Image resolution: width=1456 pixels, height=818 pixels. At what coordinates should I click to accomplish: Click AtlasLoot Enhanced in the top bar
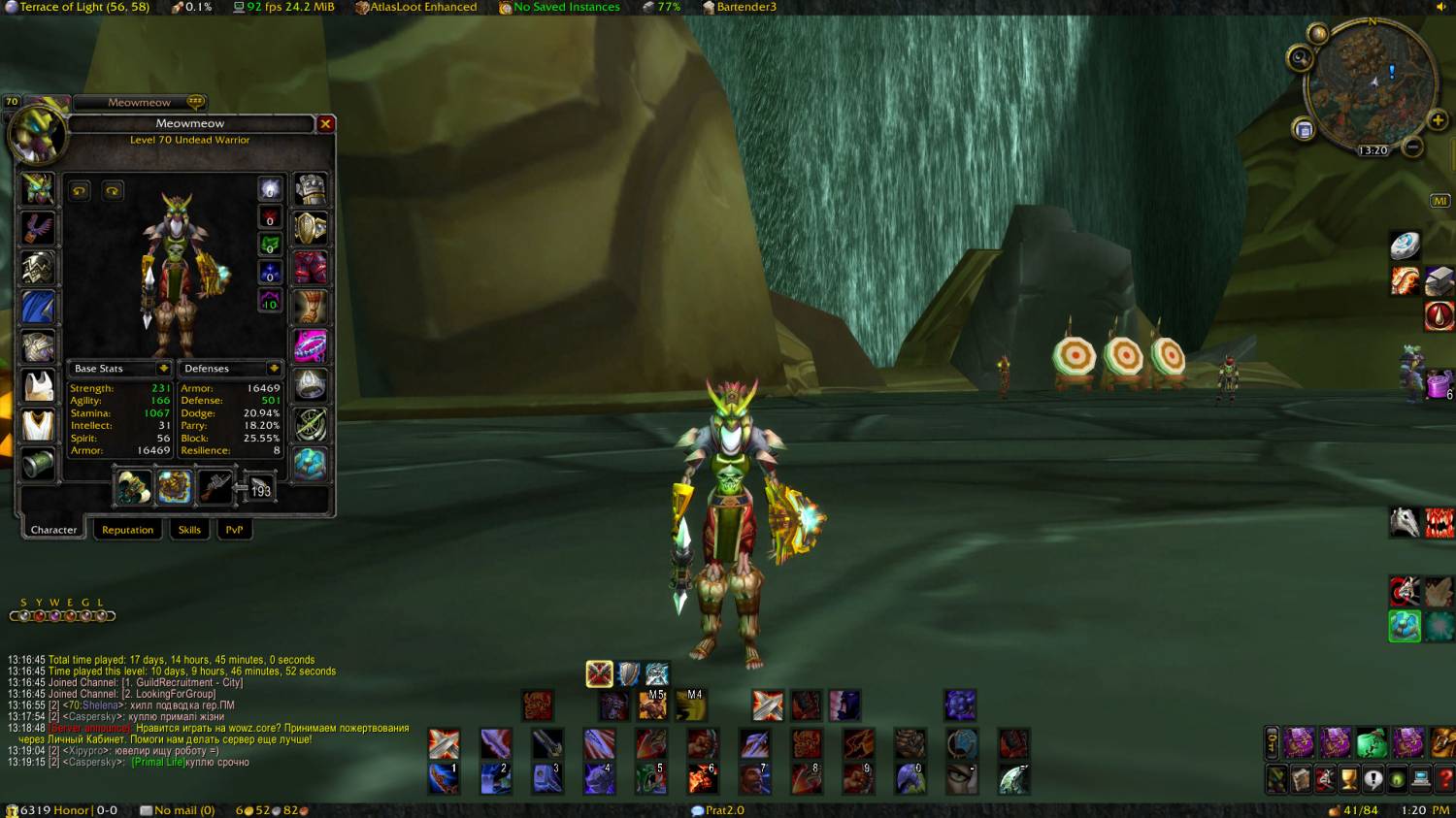423,7
